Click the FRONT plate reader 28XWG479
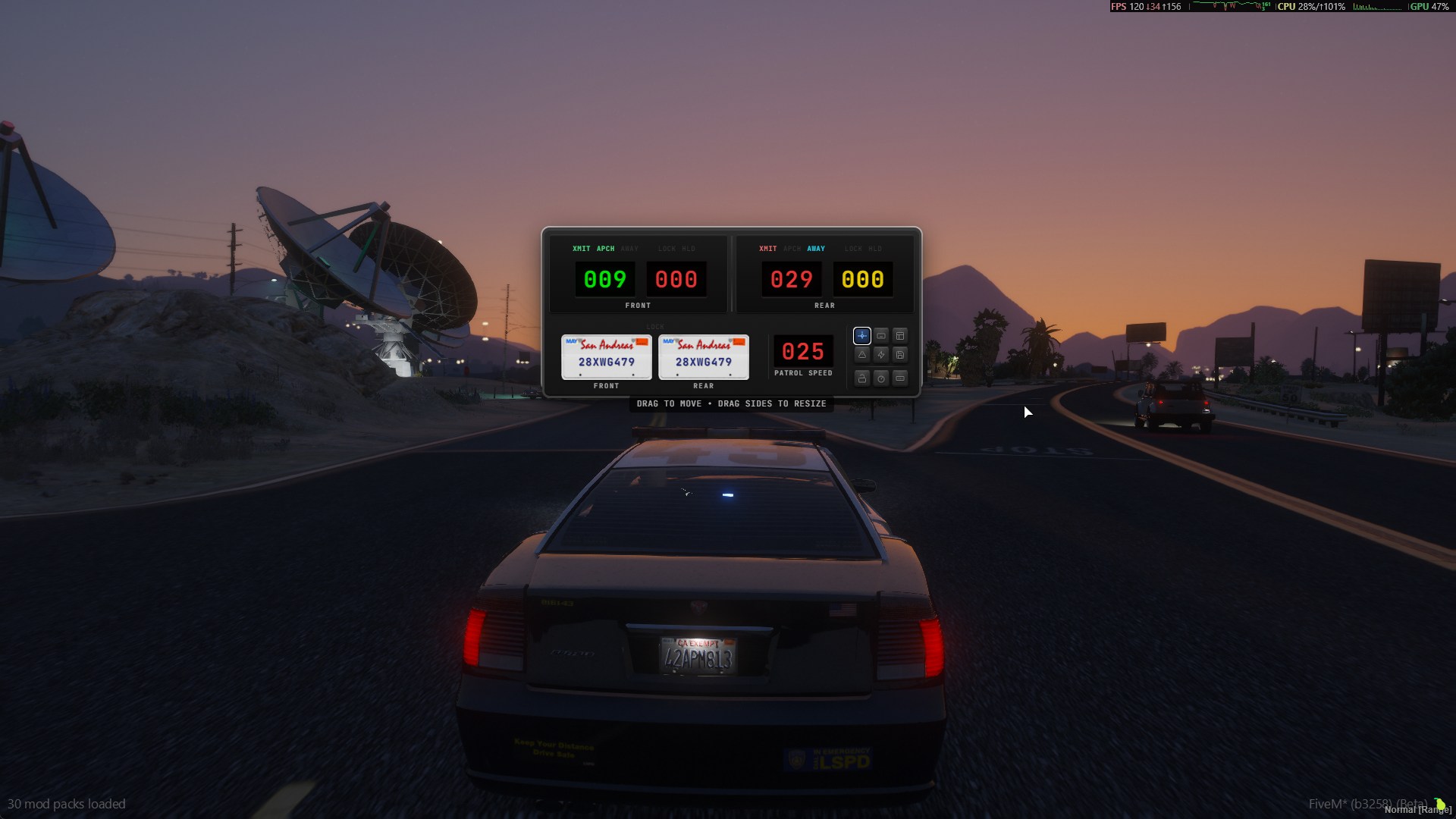Image resolution: width=1456 pixels, height=819 pixels. 606,356
